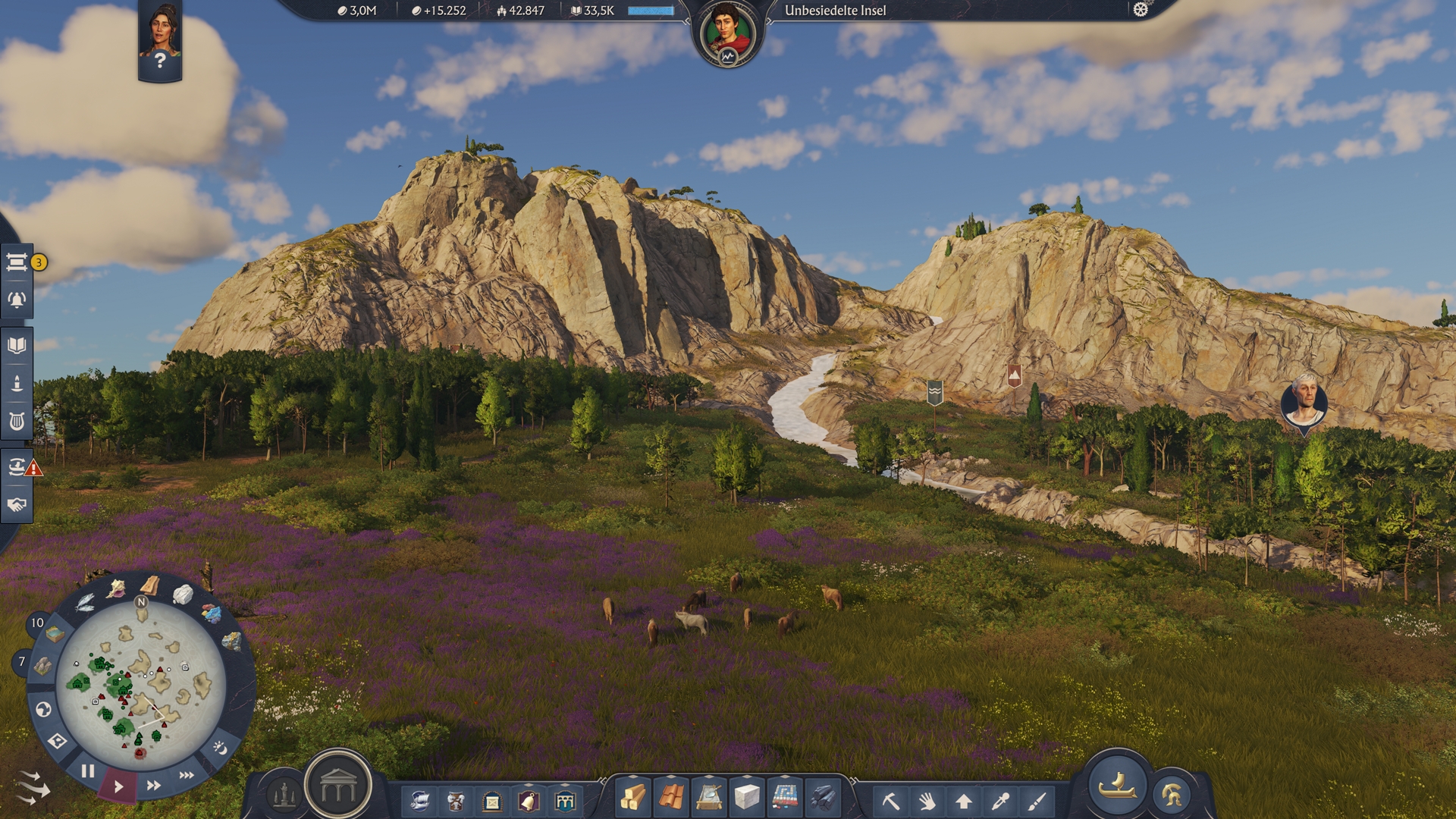
Task: Show notifications via the bell icon
Action: coord(17,300)
